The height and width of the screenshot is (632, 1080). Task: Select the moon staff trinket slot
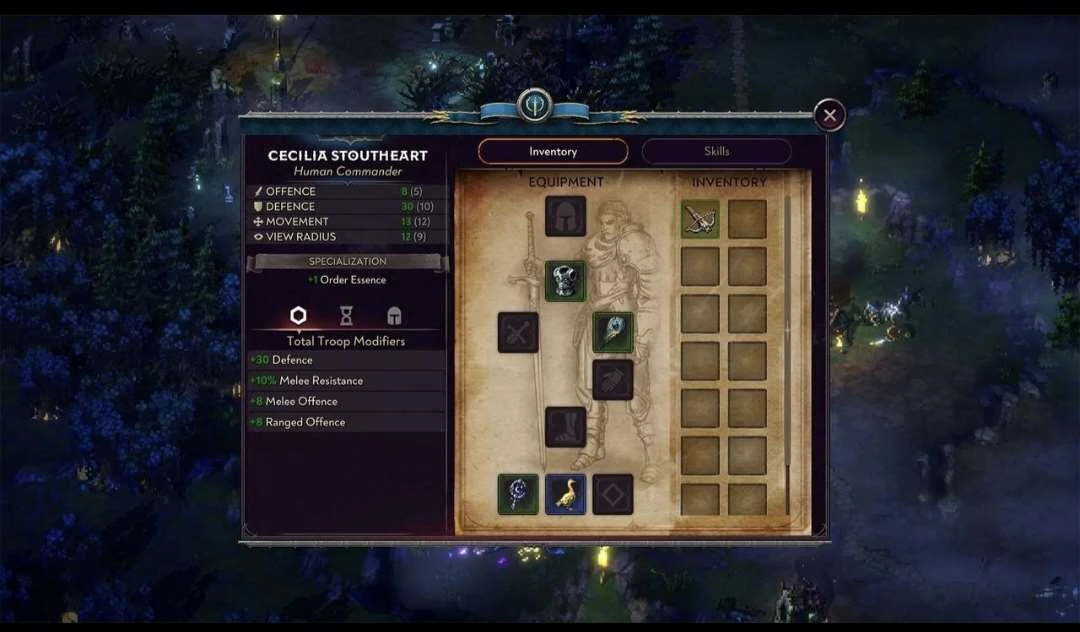coord(518,494)
